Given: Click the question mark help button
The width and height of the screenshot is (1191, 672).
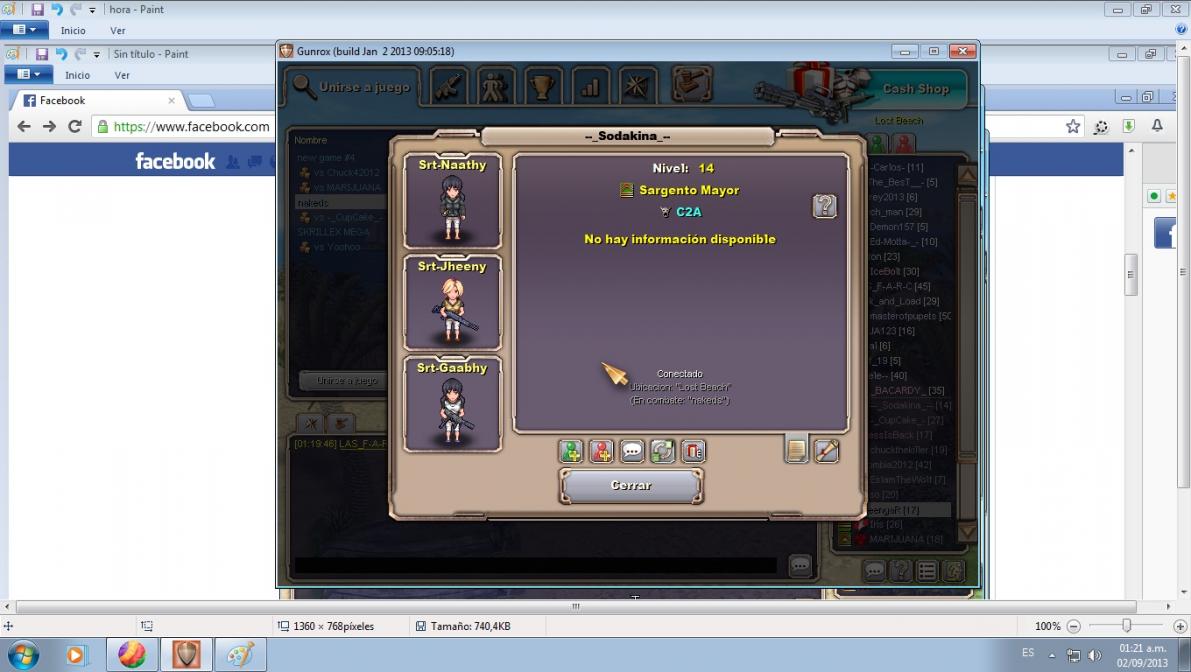Looking at the screenshot, I should click(x=824, y=206).
